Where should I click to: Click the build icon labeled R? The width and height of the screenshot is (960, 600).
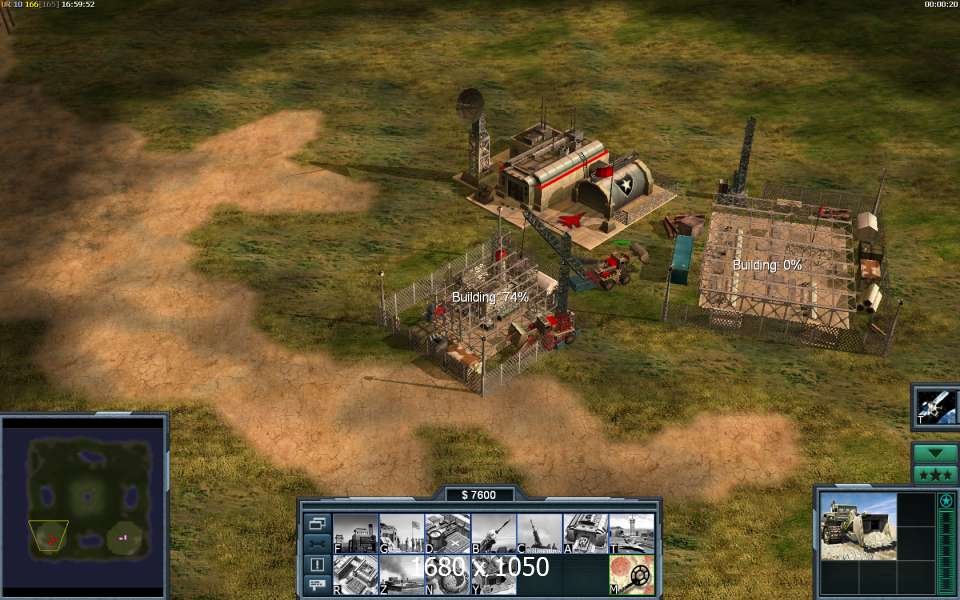pos(355,575)
